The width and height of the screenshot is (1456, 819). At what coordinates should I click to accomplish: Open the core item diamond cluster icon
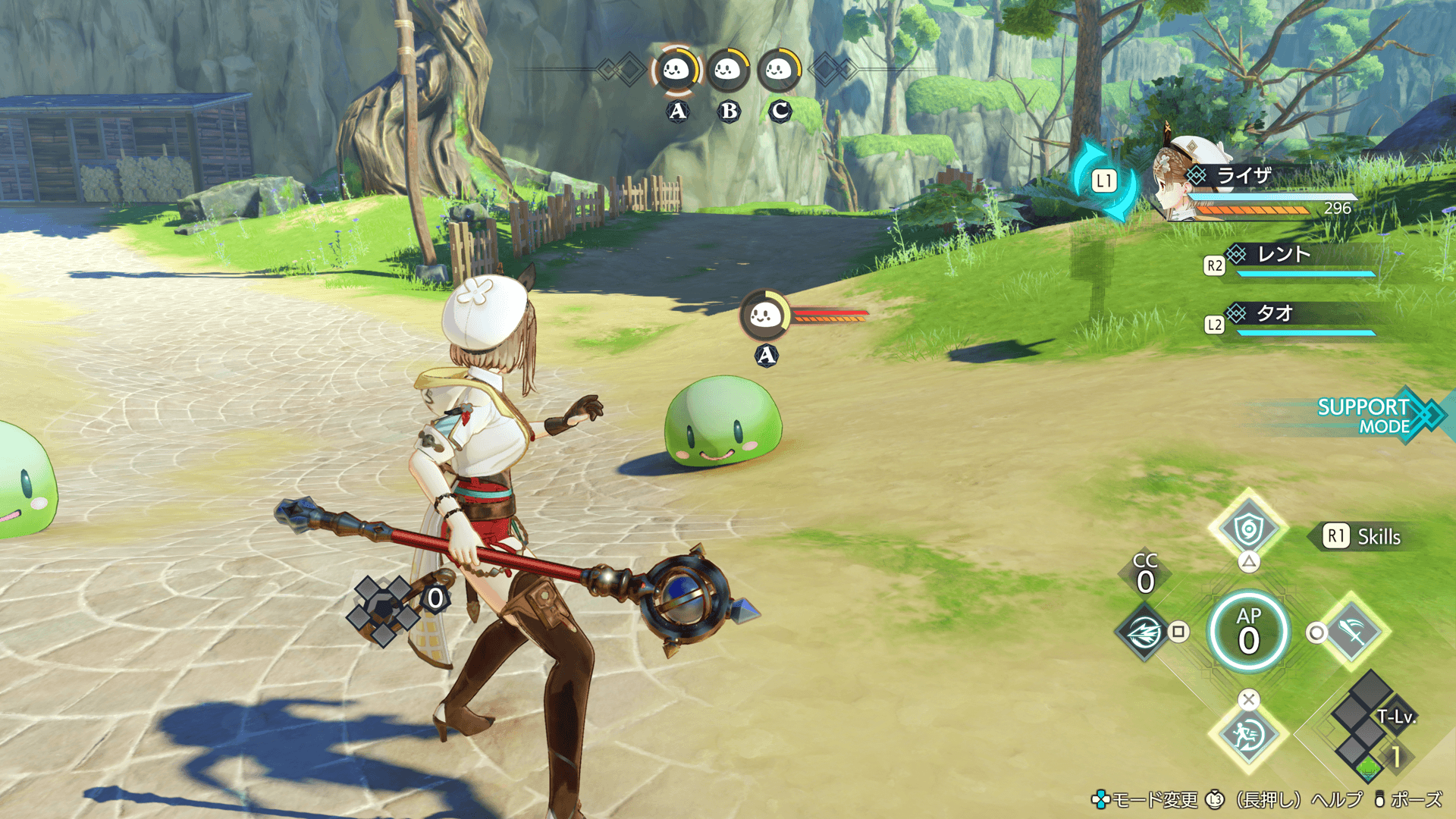click(384, 610)
